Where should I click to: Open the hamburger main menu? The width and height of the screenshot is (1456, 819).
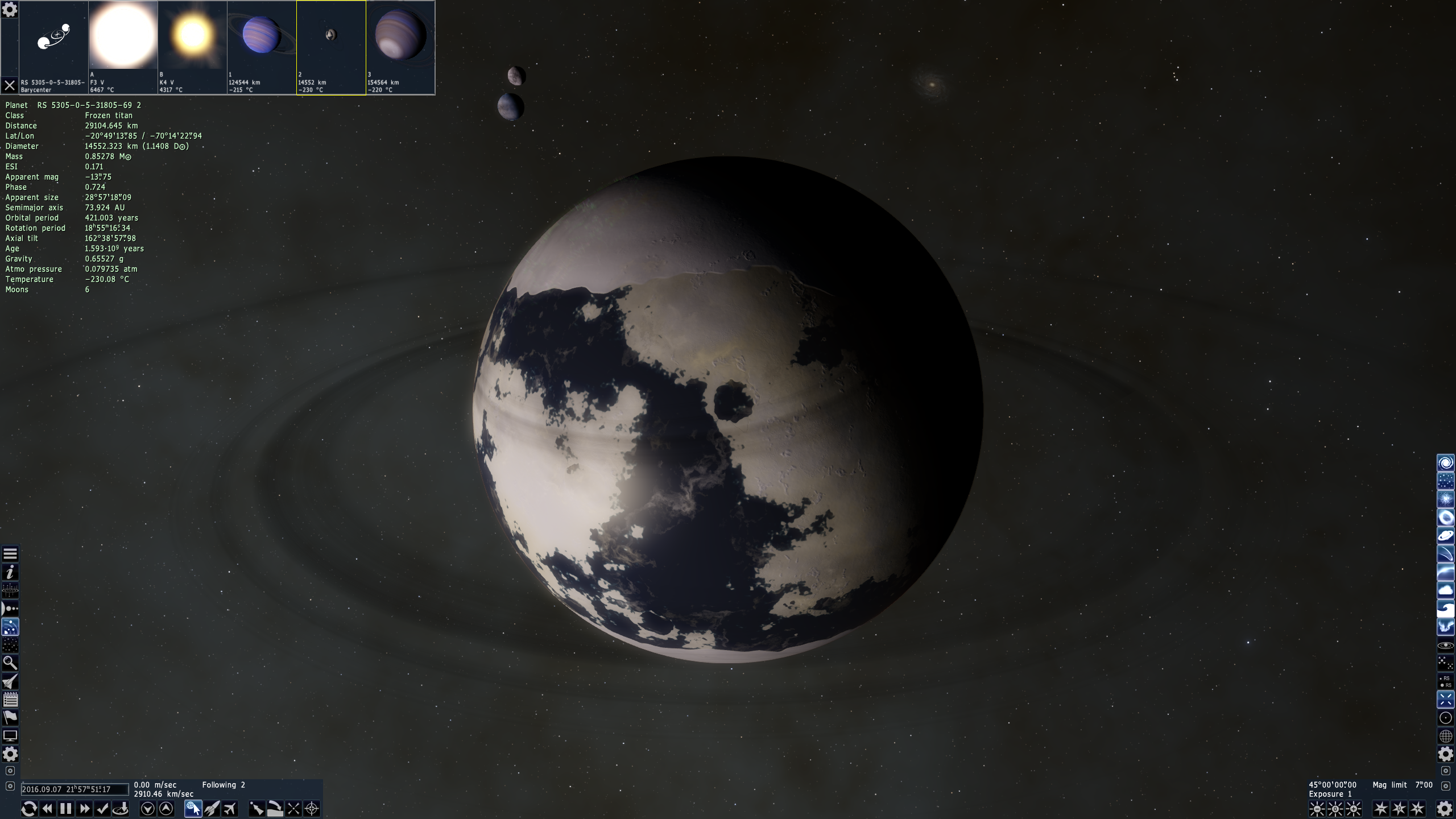pyautogui.click(x=10, y=553)
